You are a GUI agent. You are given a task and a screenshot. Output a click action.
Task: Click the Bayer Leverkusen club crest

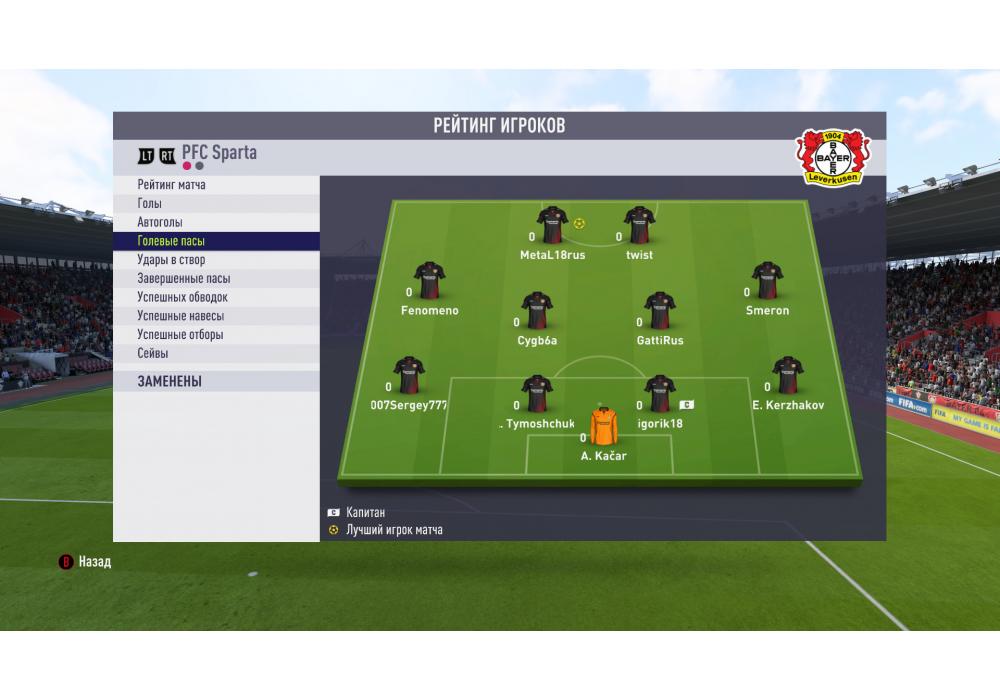tap(833, 155)
